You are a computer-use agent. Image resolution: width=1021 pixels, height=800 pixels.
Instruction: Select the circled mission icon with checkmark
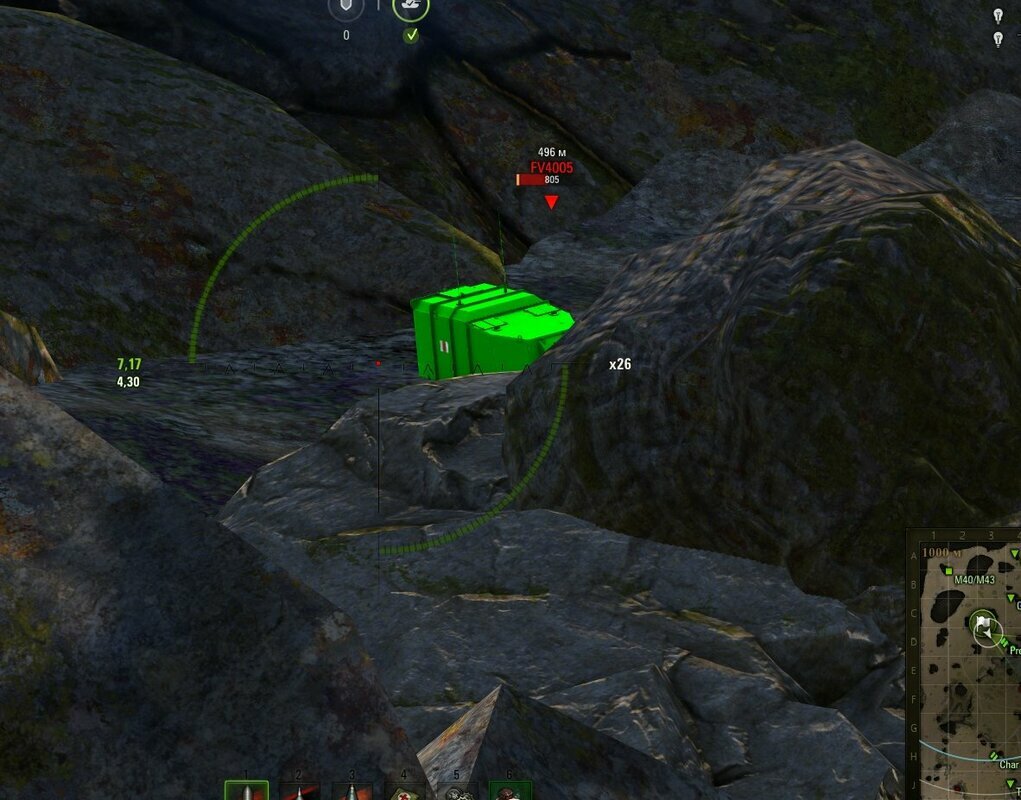(x=411, y=8)
